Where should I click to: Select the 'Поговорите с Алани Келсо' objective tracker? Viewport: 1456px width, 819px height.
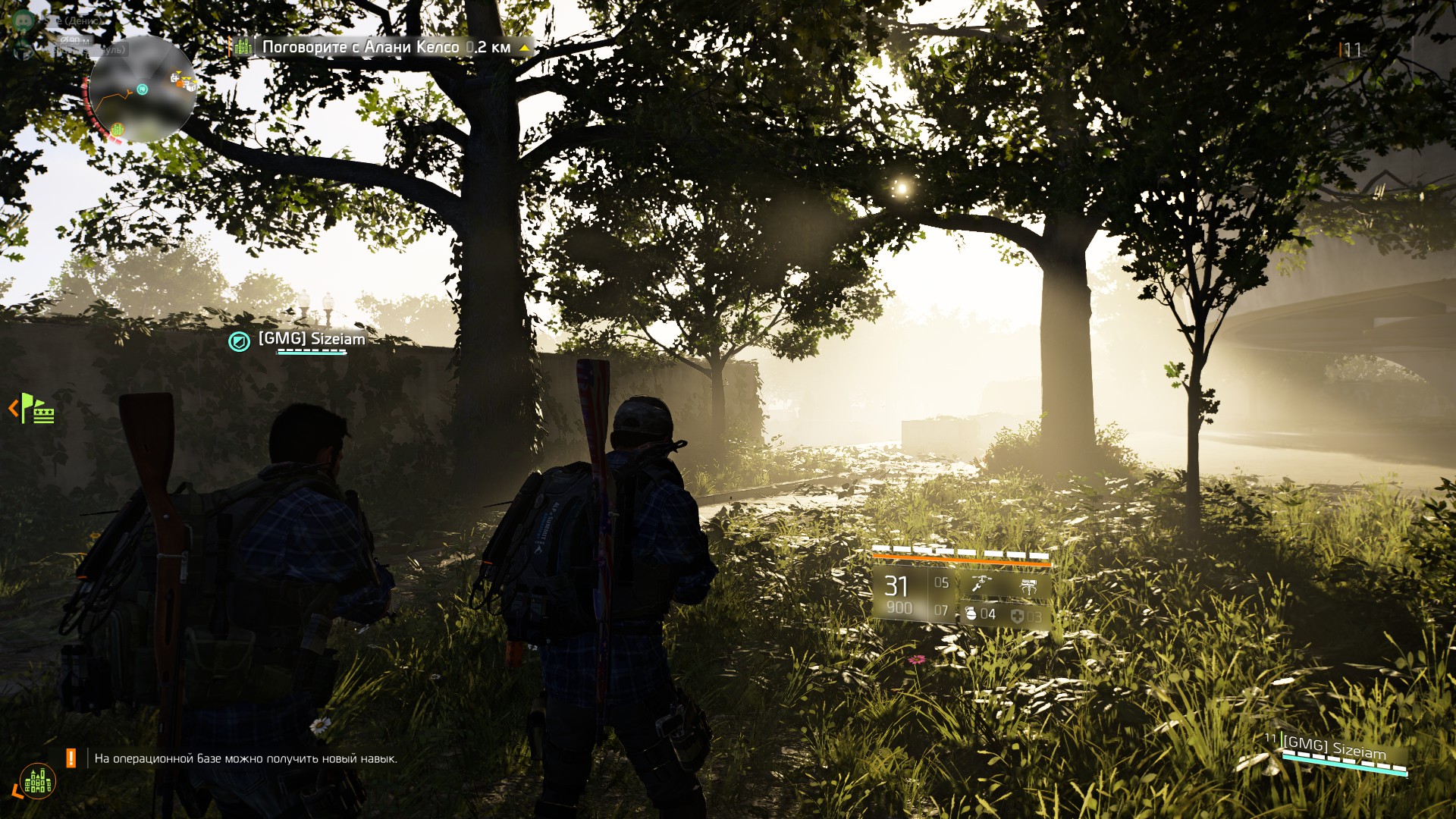tap(386, 47)
